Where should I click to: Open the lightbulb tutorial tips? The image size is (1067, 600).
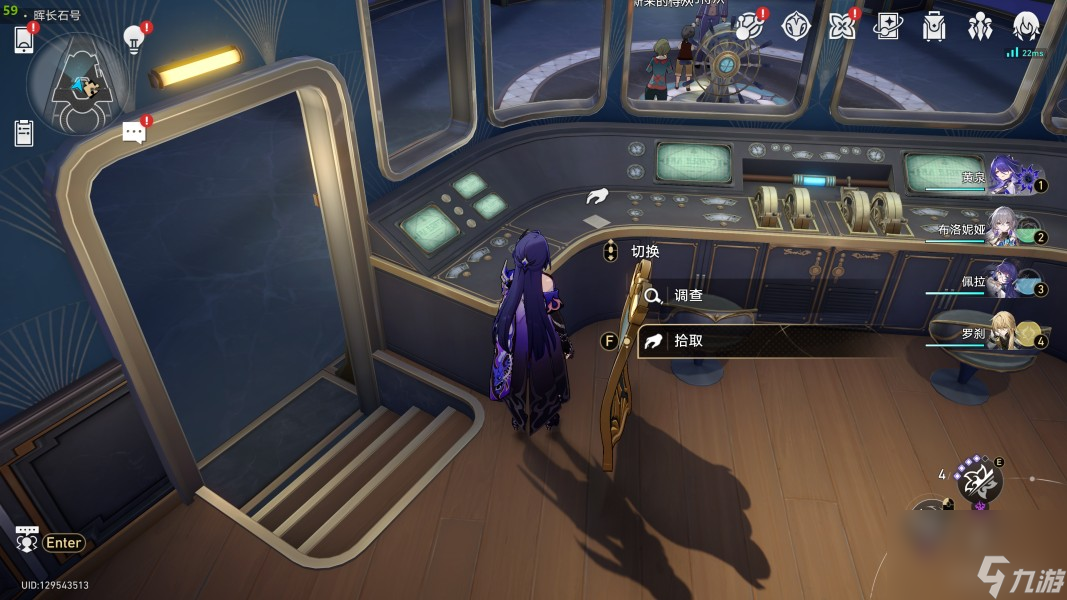[x=133, y=38]
